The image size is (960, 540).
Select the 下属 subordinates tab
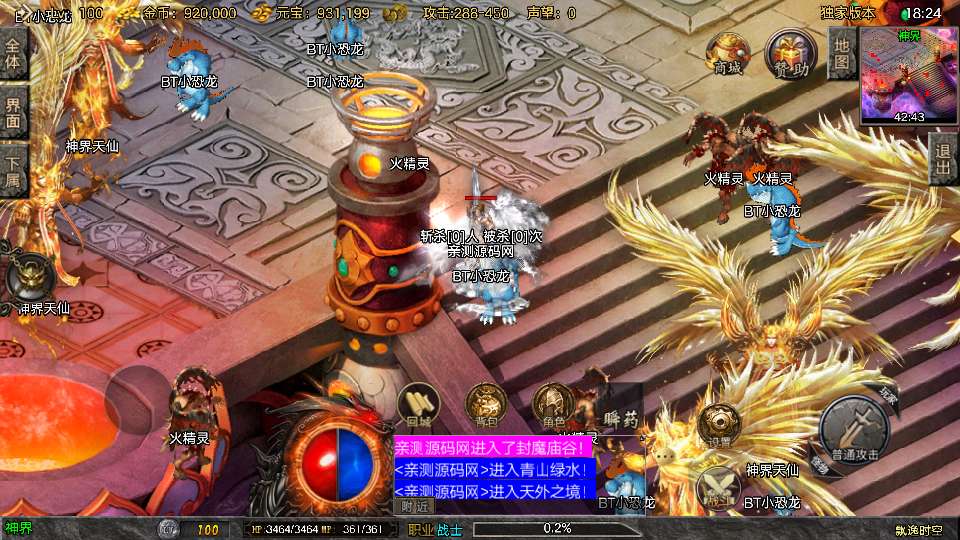pyautogui.click(x=13, y=168)
